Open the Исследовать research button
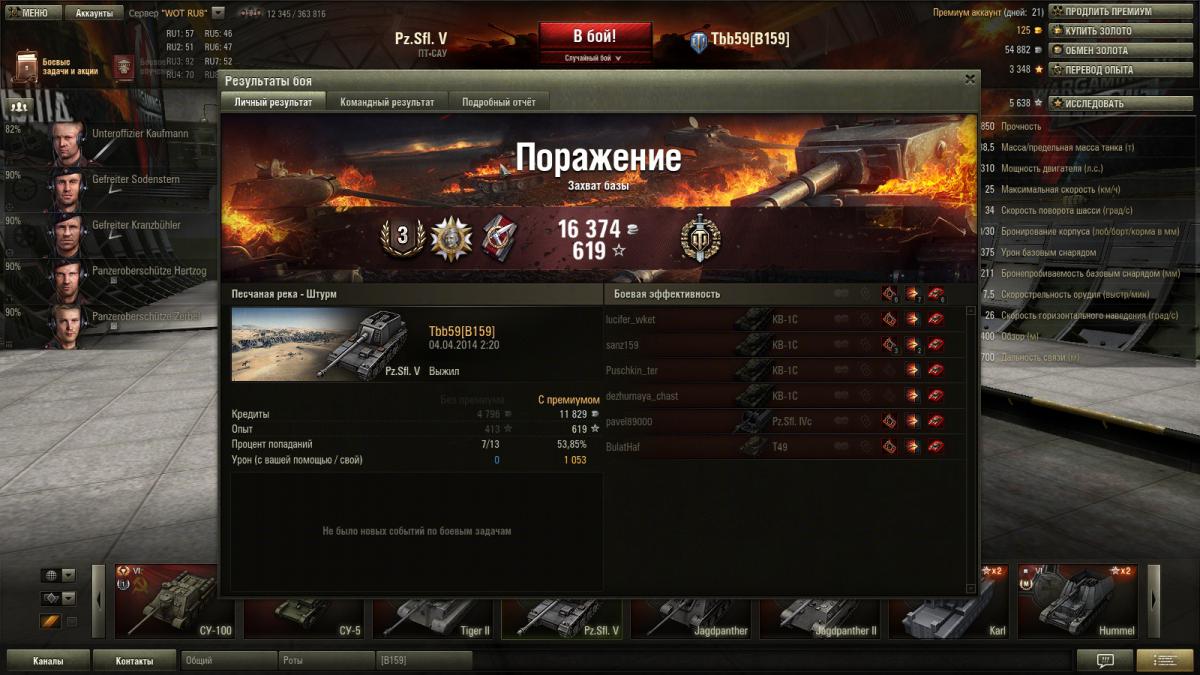 1121,103
